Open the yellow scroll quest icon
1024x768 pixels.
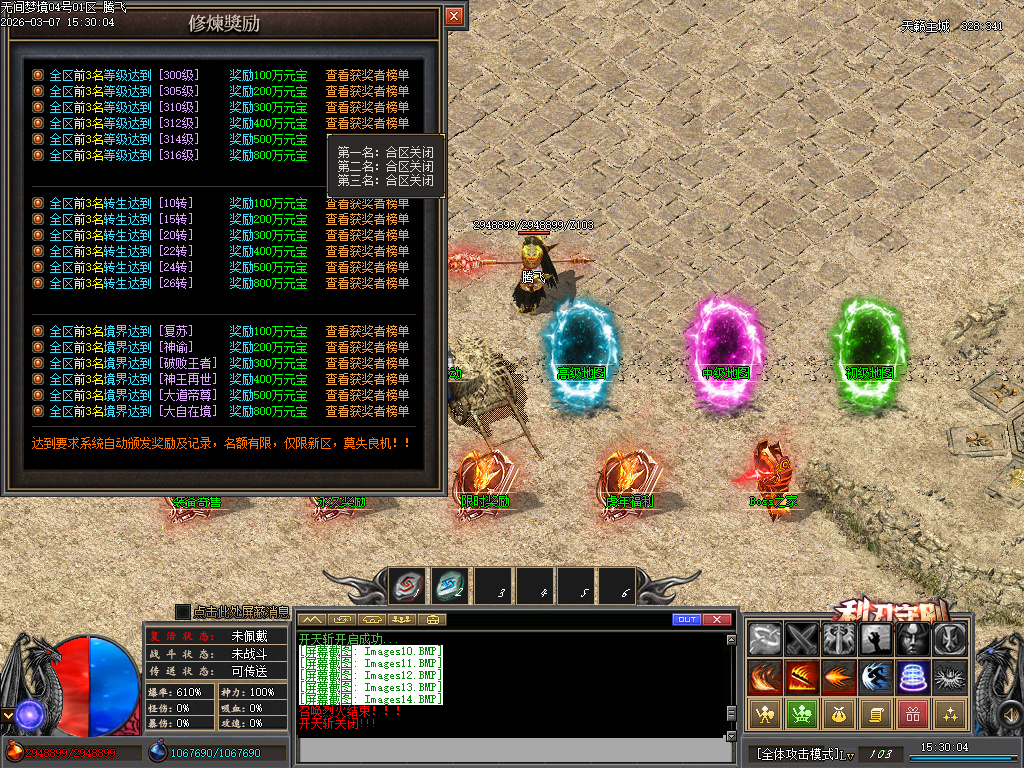pyautogui.click(x=875, y=714)
